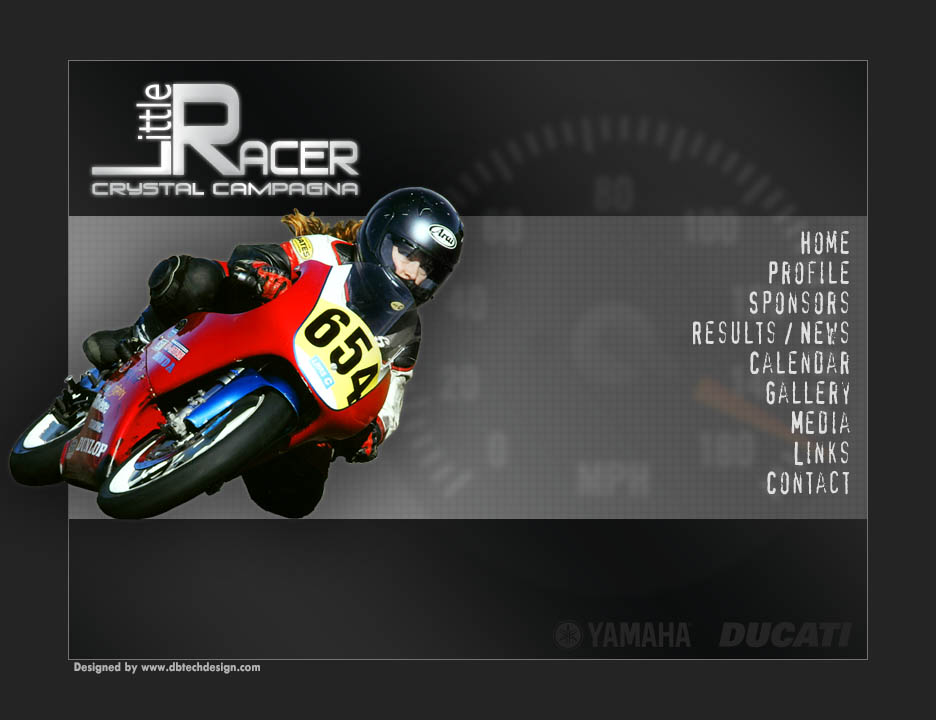Go to the Profile page
The image size is (936, 720).
(x=808, y=273)
